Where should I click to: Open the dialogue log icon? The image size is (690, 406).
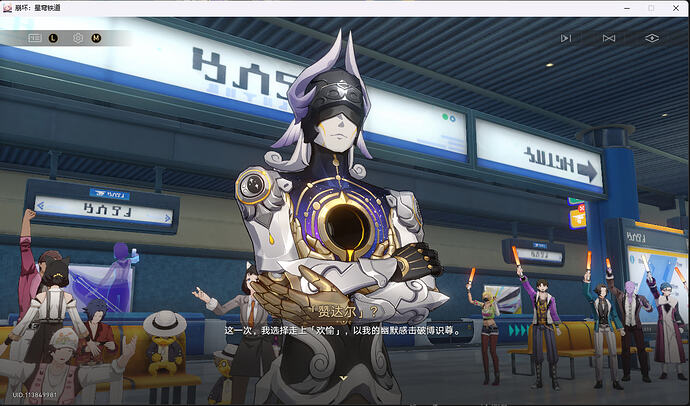[x=35, y=38]
